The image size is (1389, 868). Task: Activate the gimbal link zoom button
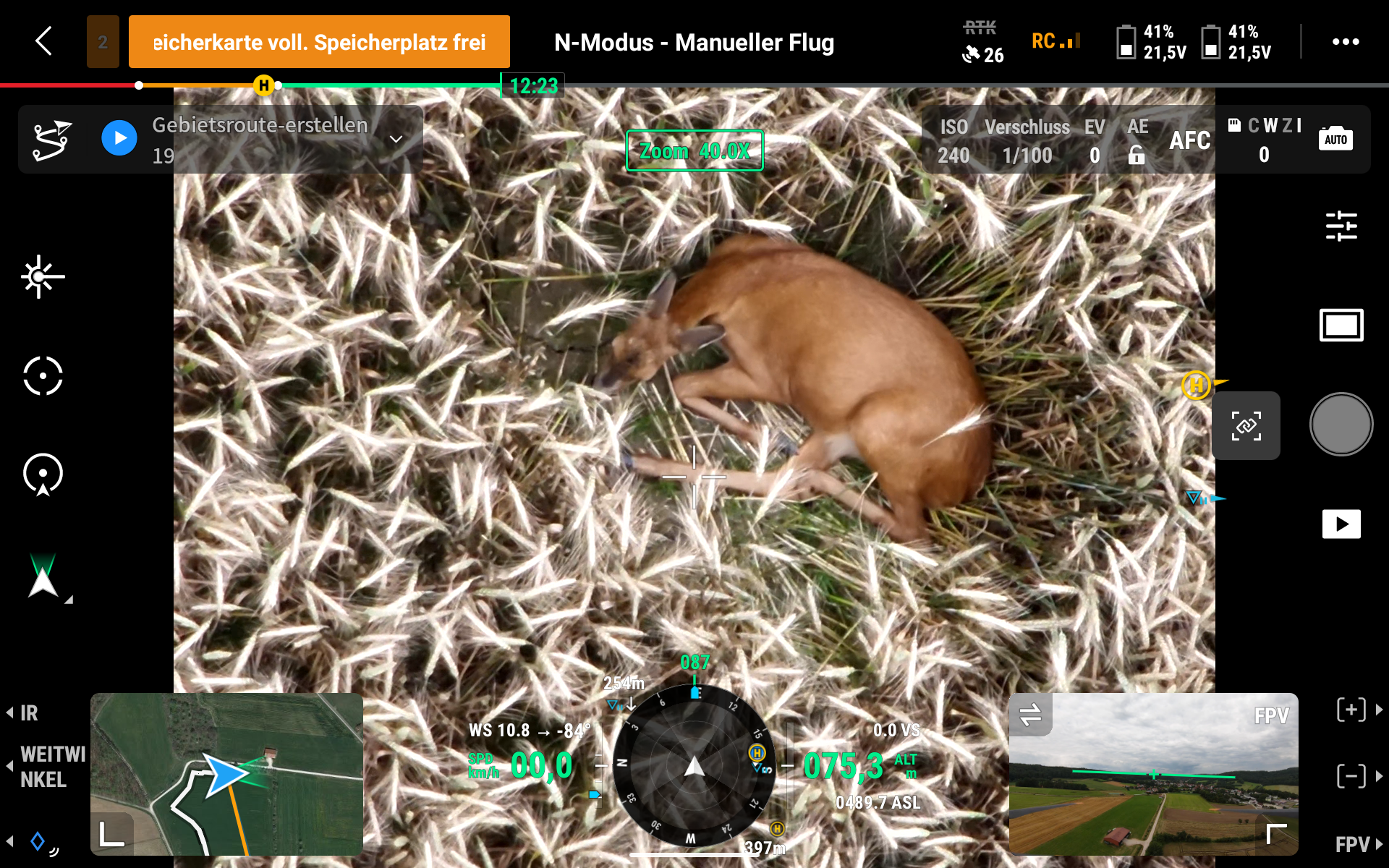(x=1246, y=425)
